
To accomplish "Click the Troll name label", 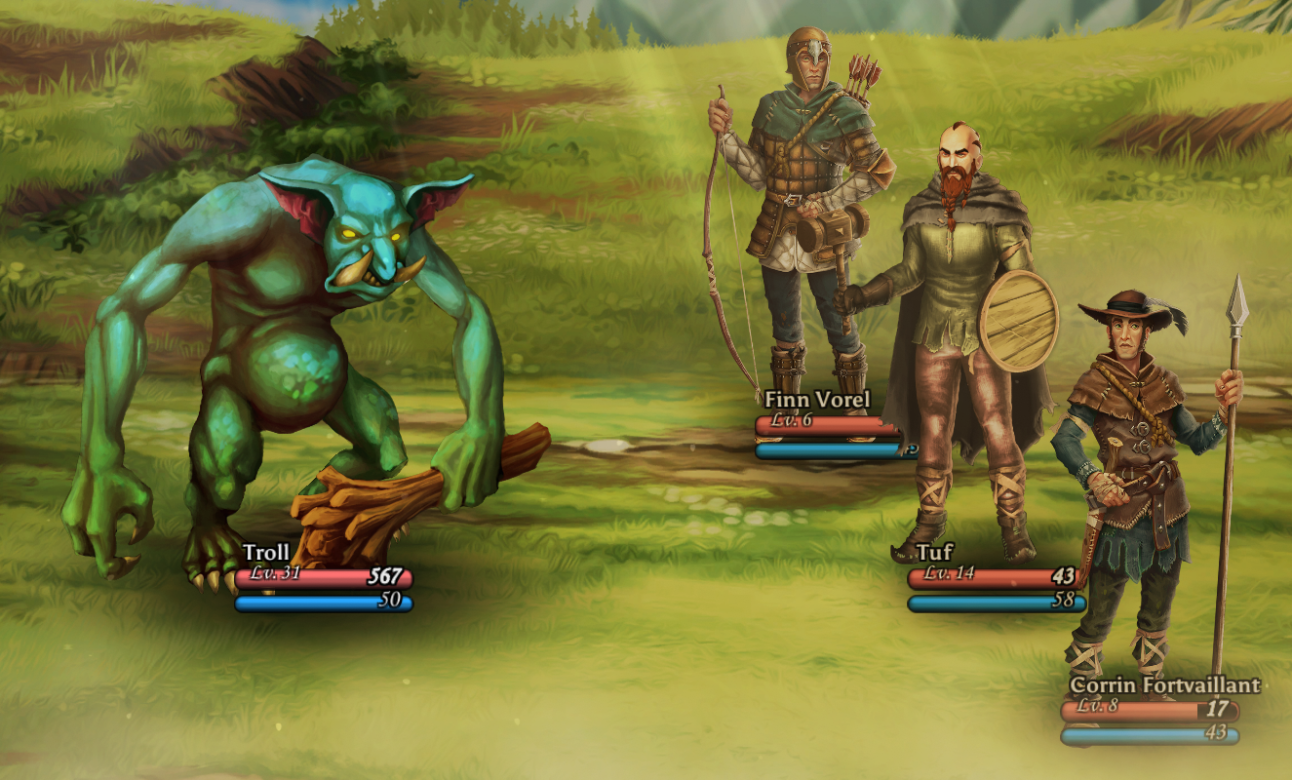I will pos(265,551).
